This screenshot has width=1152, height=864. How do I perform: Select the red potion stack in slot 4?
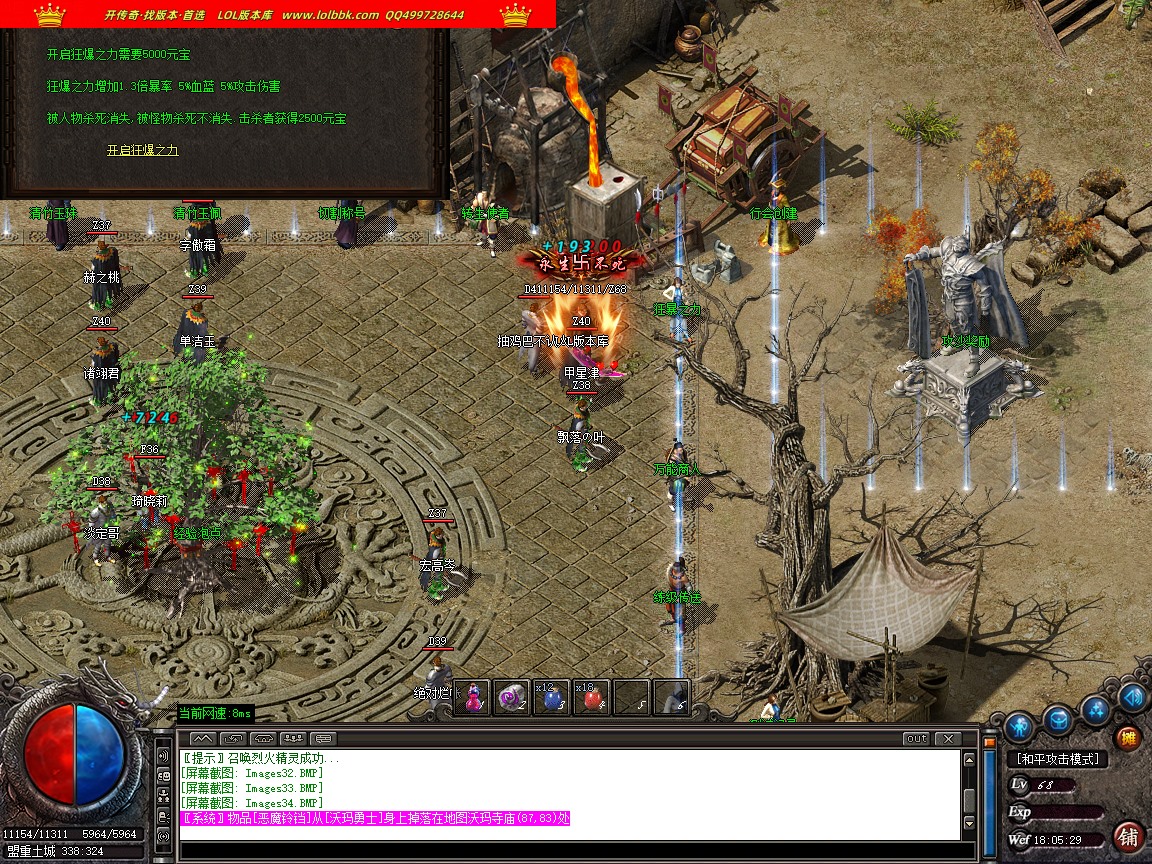coord(592,698)
